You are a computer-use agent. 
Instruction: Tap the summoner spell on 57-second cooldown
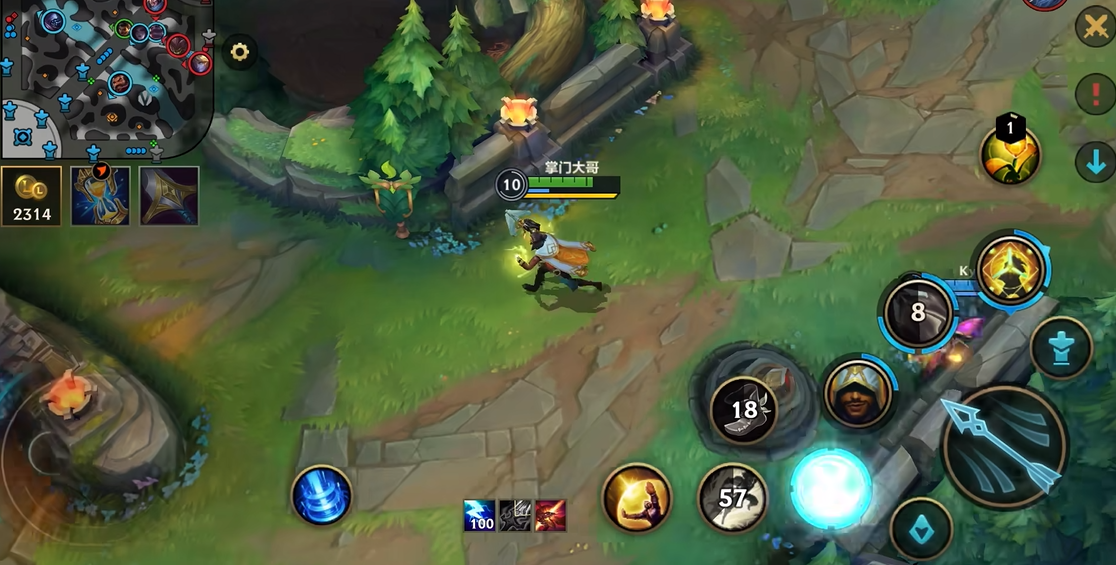pos(733,497)
